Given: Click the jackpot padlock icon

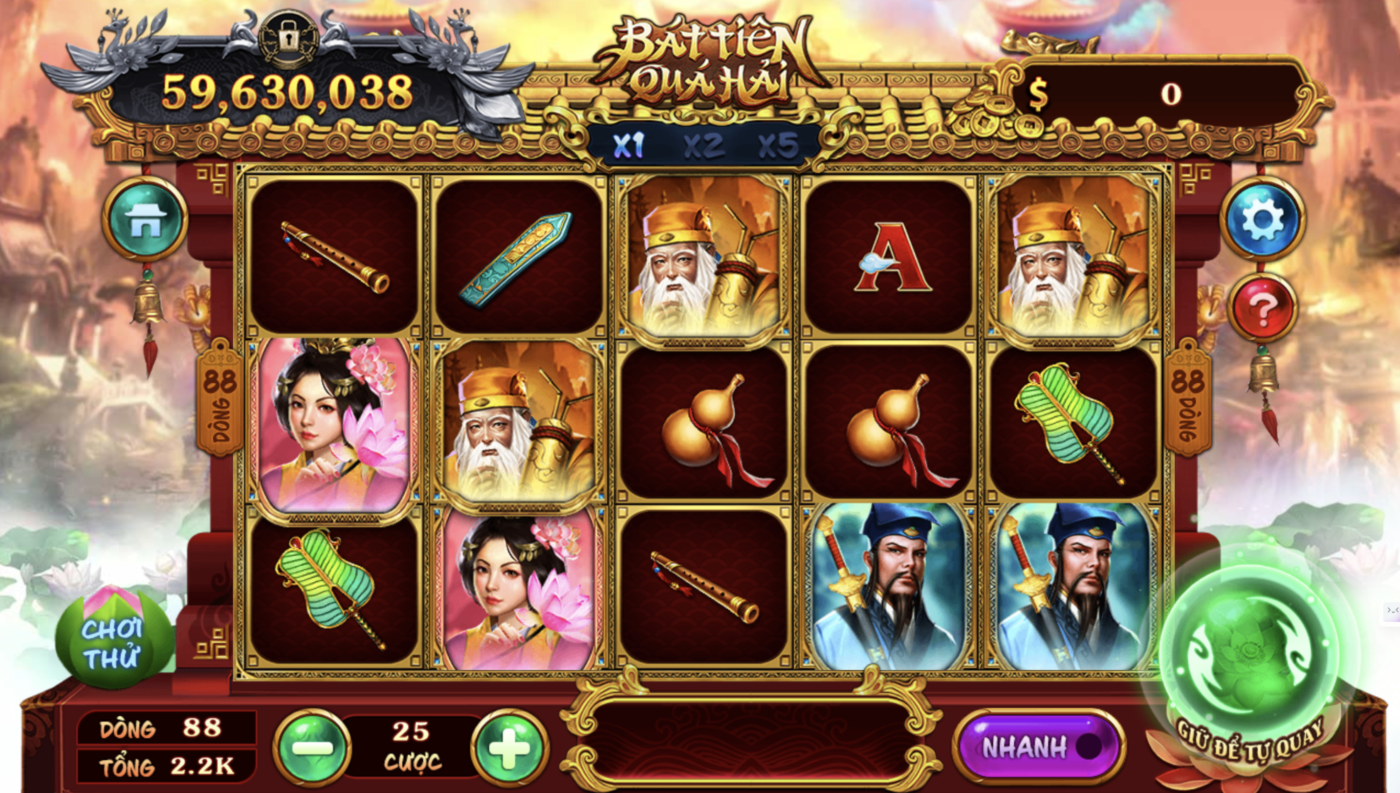Looking at the screenshot, I should pos(288,37).
